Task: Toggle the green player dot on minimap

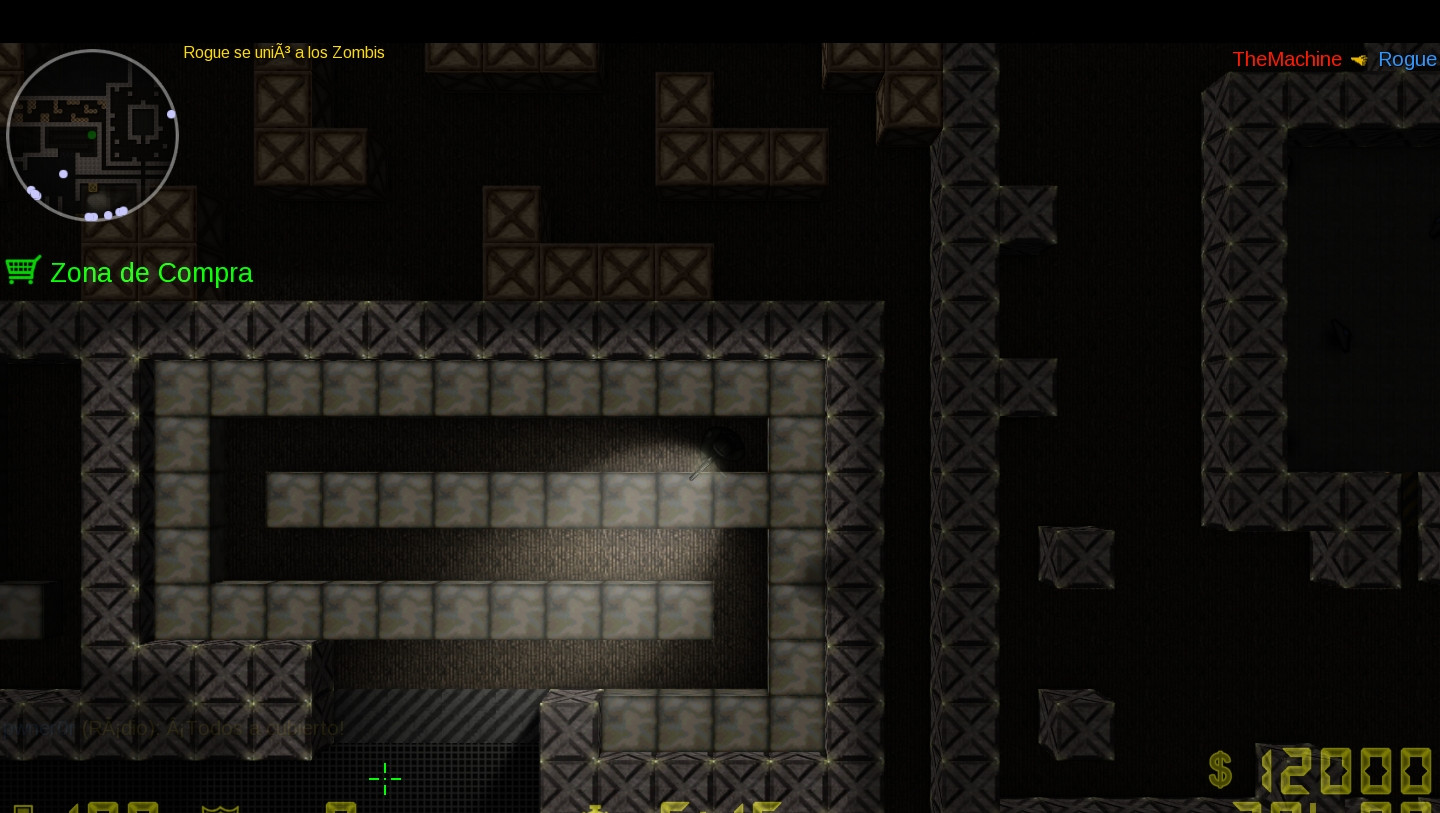Action: click(x=91, y=134)
